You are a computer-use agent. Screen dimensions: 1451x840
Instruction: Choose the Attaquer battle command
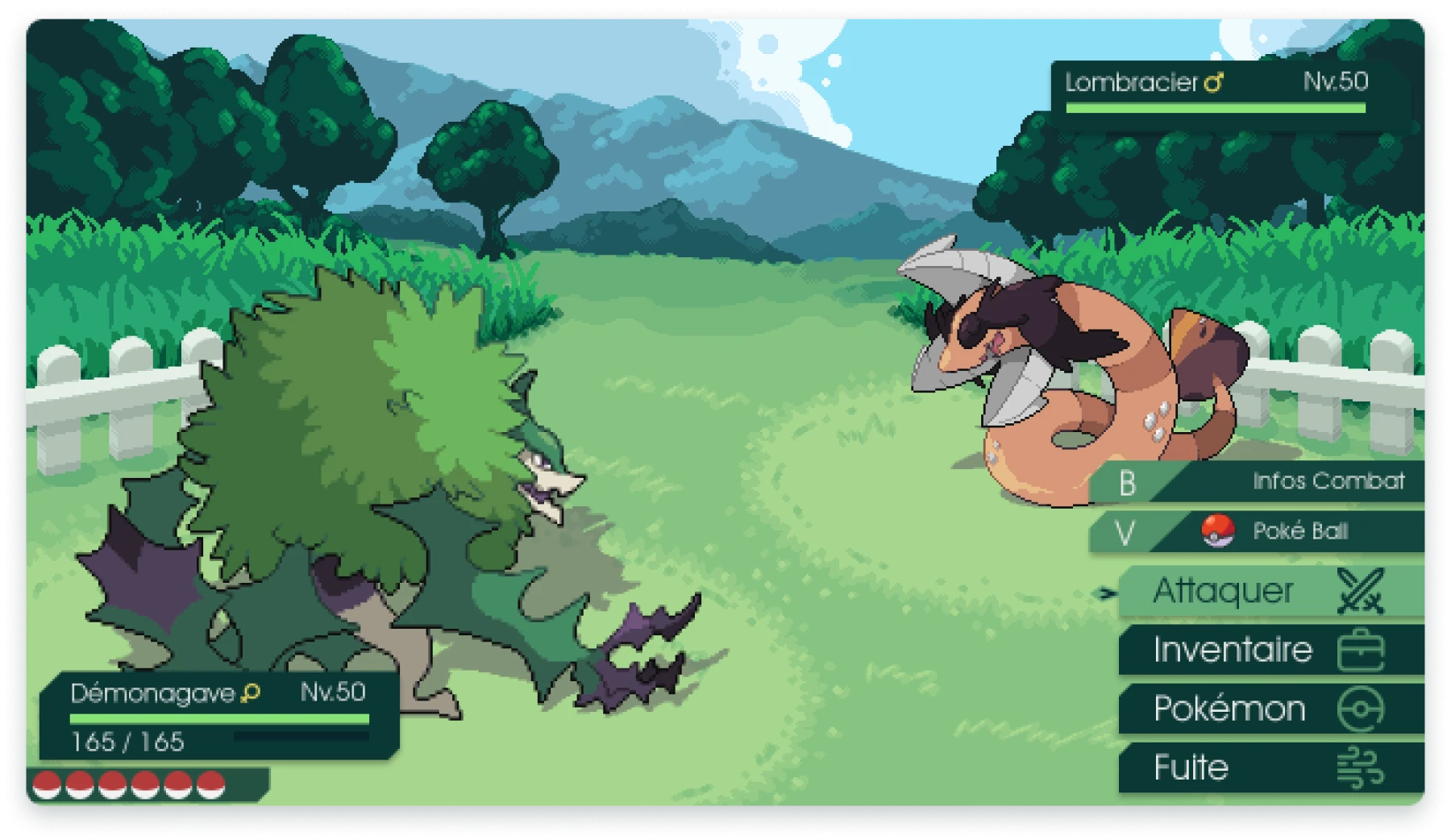click(1270, 592)
